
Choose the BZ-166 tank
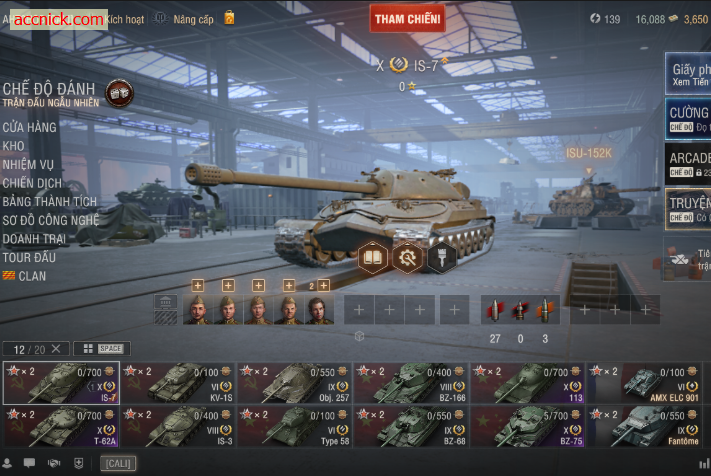point(412,383)
